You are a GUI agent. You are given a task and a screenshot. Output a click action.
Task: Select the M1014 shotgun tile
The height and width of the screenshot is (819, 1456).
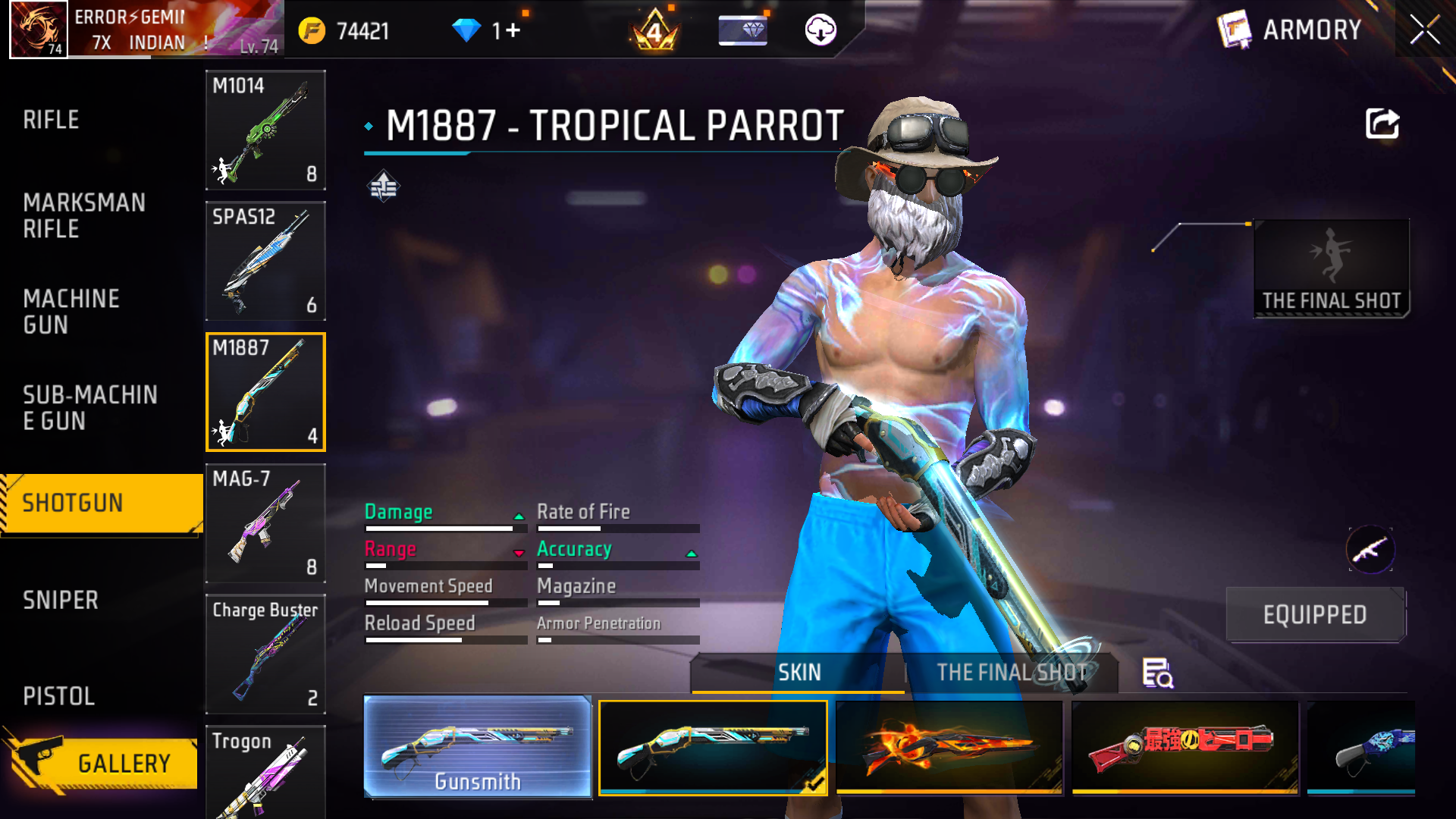265,130
